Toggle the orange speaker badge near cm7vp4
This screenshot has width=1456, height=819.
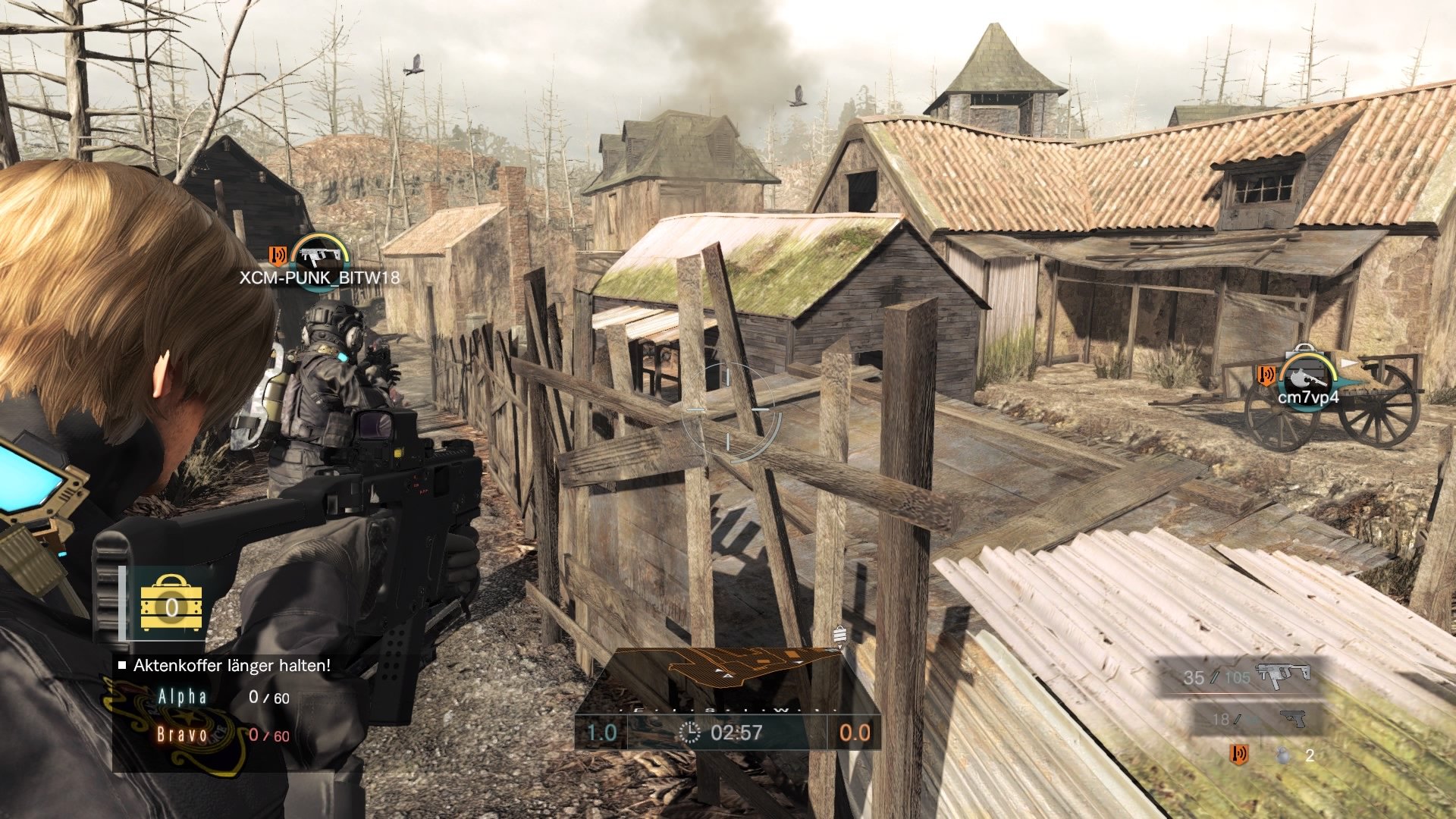click(1265, 376)
